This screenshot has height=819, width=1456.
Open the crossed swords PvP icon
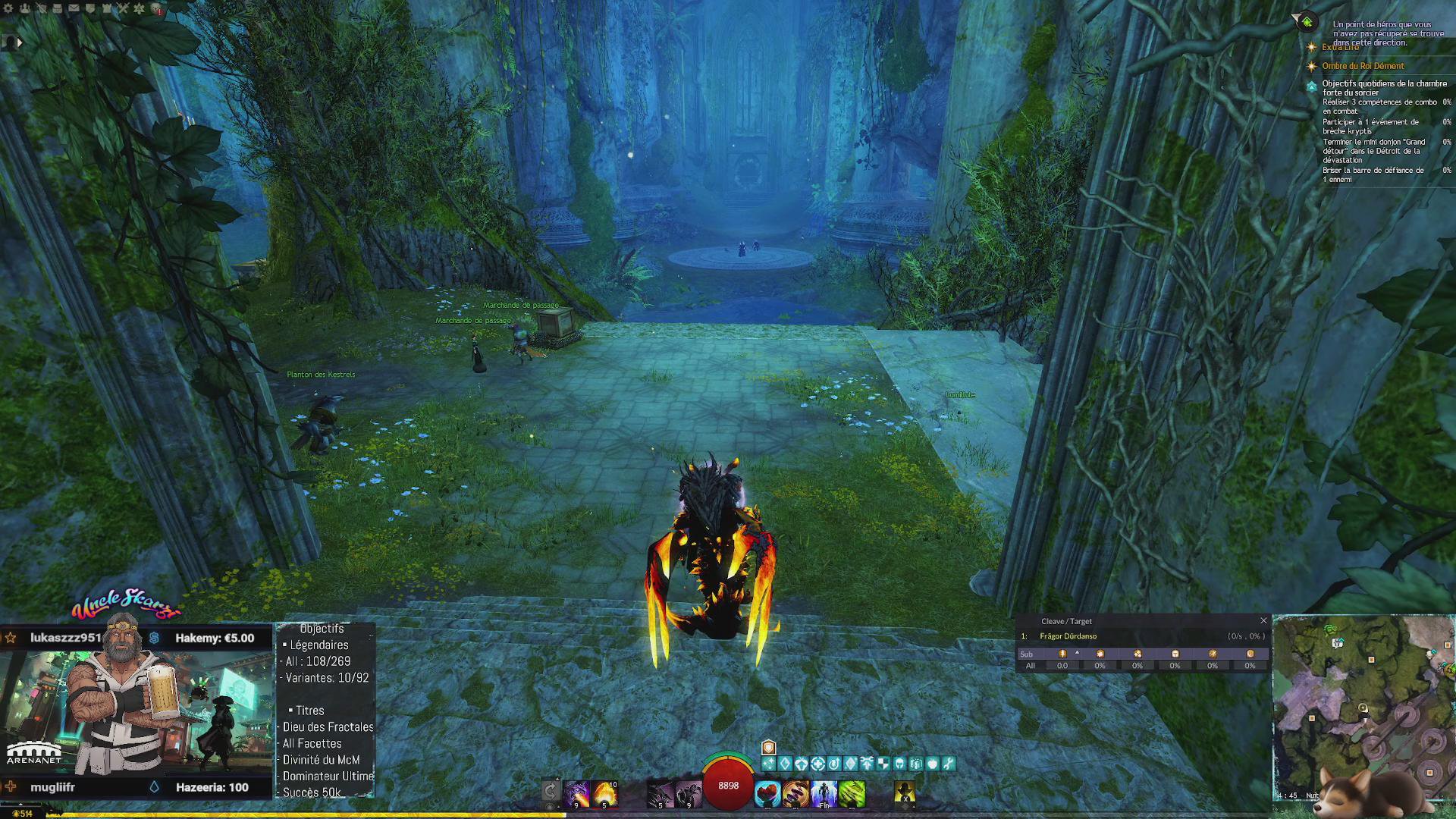[123, 8]
